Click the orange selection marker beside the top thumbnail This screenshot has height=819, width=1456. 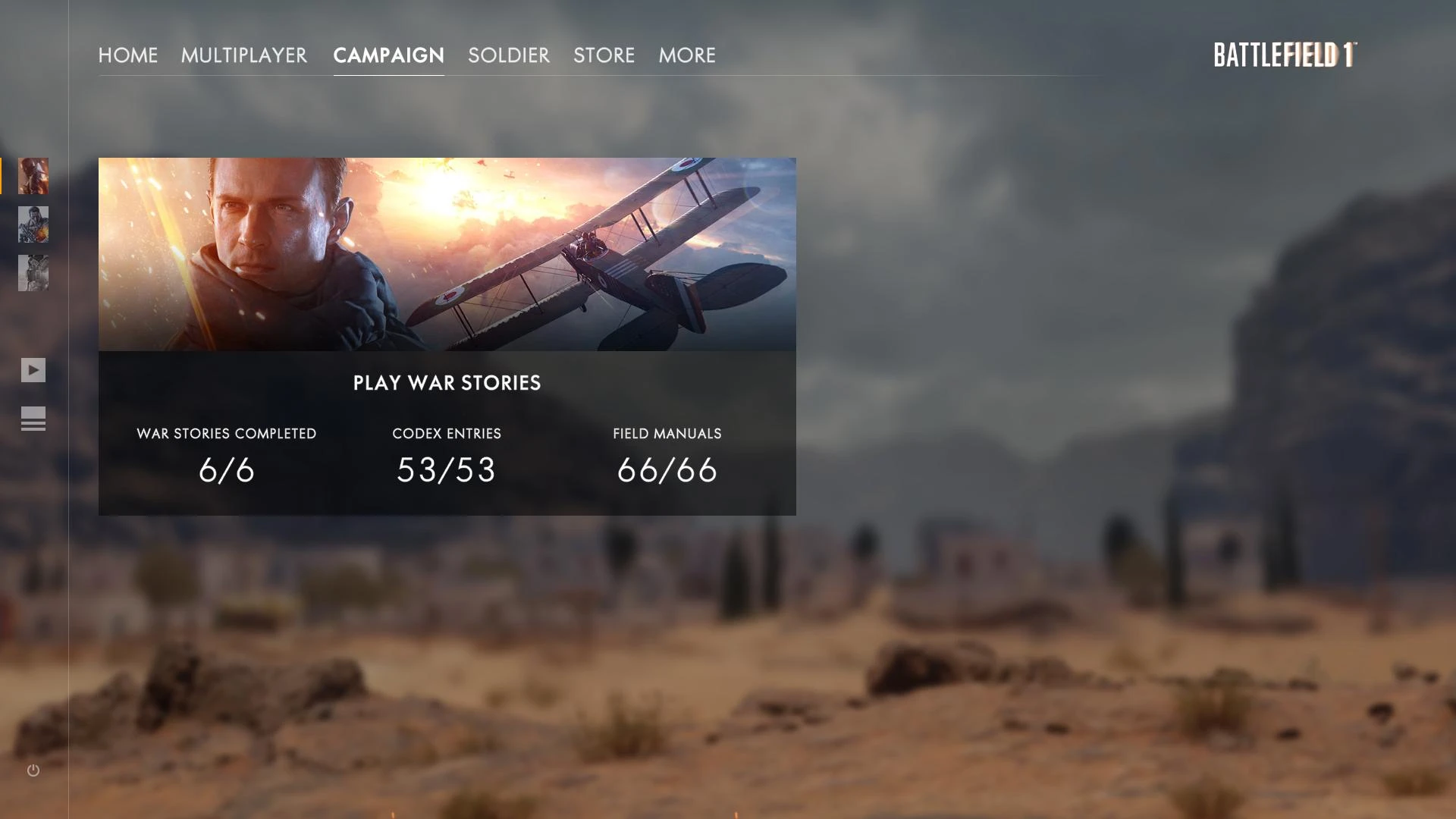tap(2, 176)
